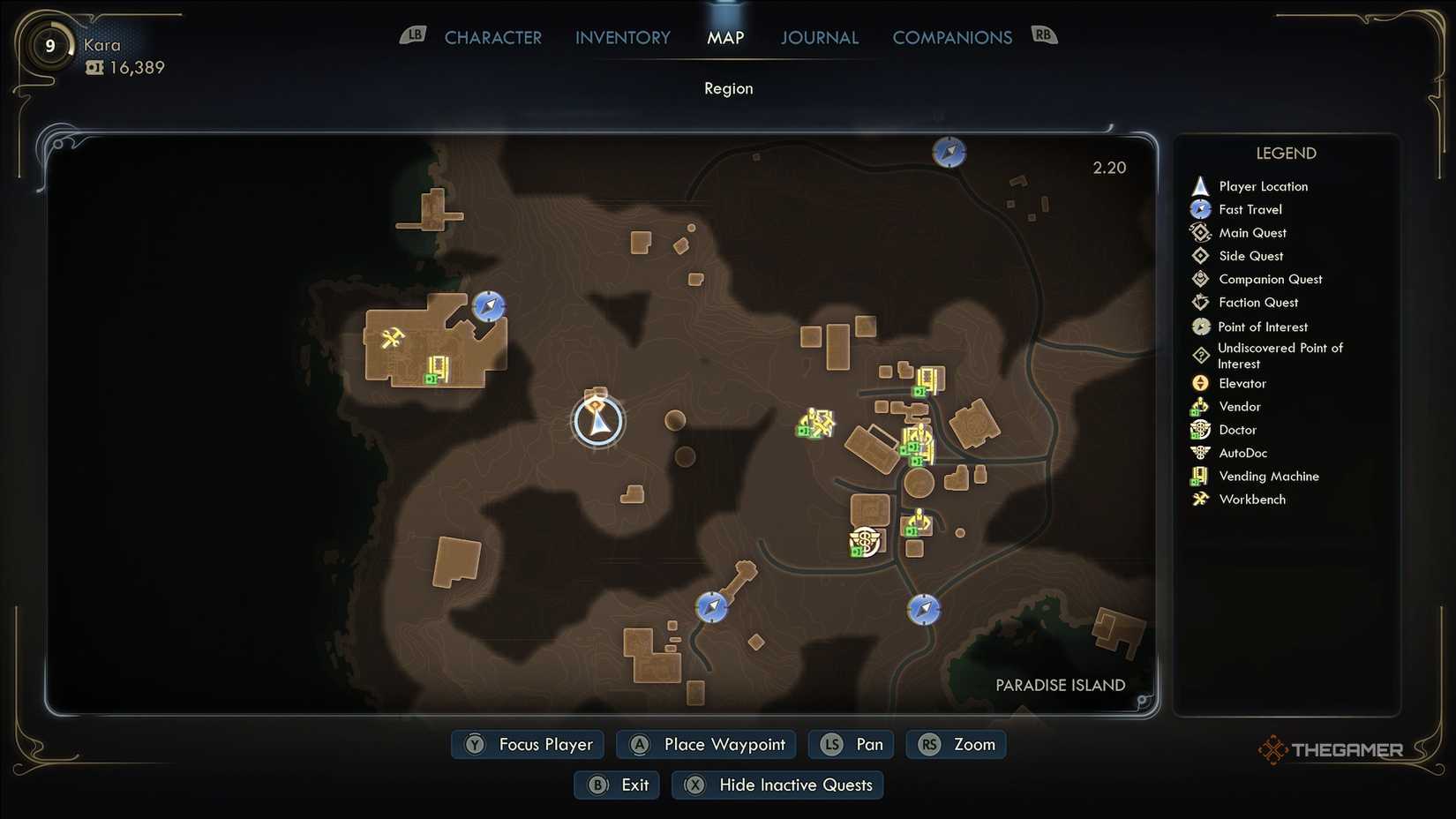Viewport: 1456px width, 819px height.
Task: Click the LB bumper icon before Character
Action: point(412,34)
